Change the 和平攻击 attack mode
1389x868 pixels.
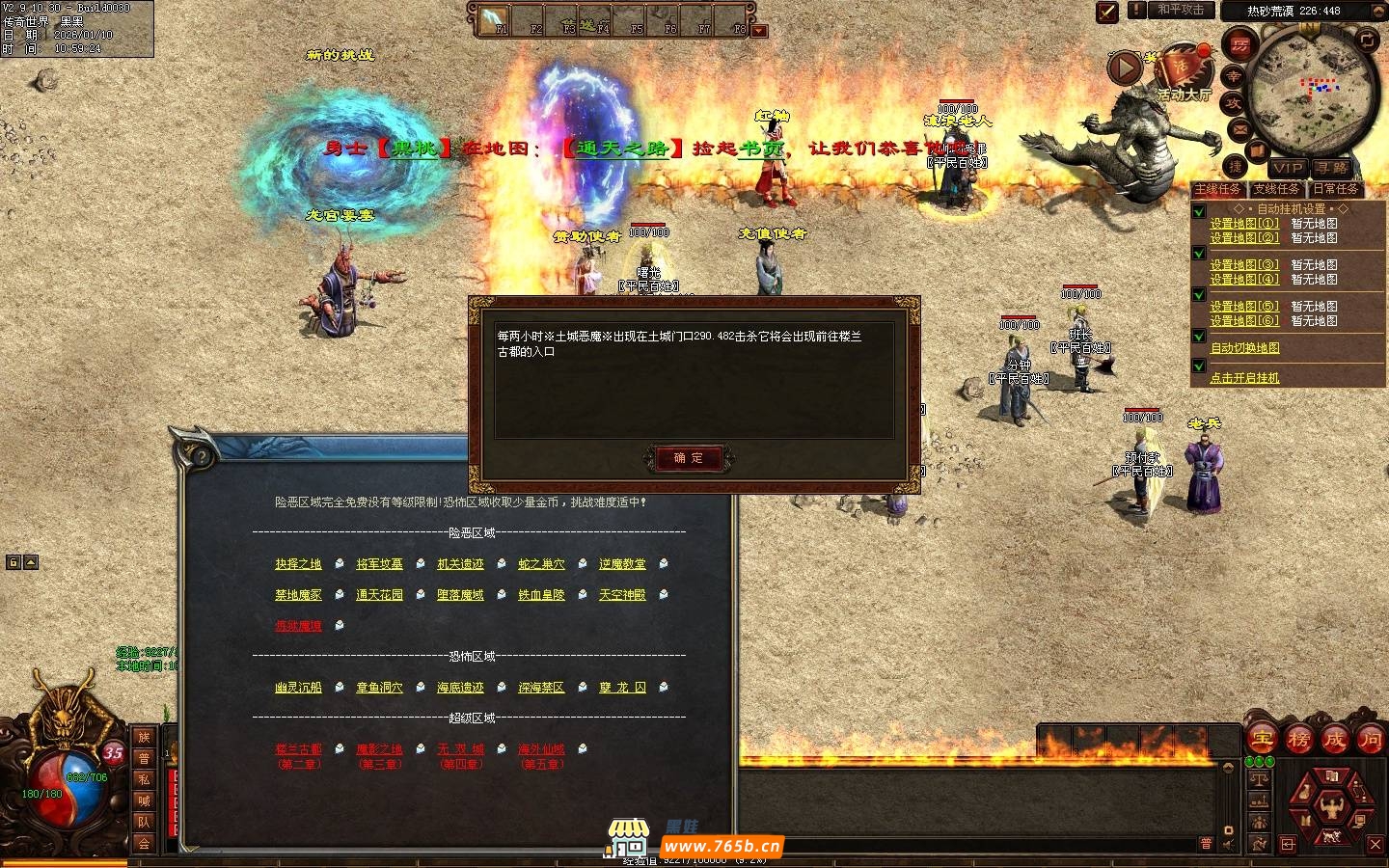click(1181, 10)
